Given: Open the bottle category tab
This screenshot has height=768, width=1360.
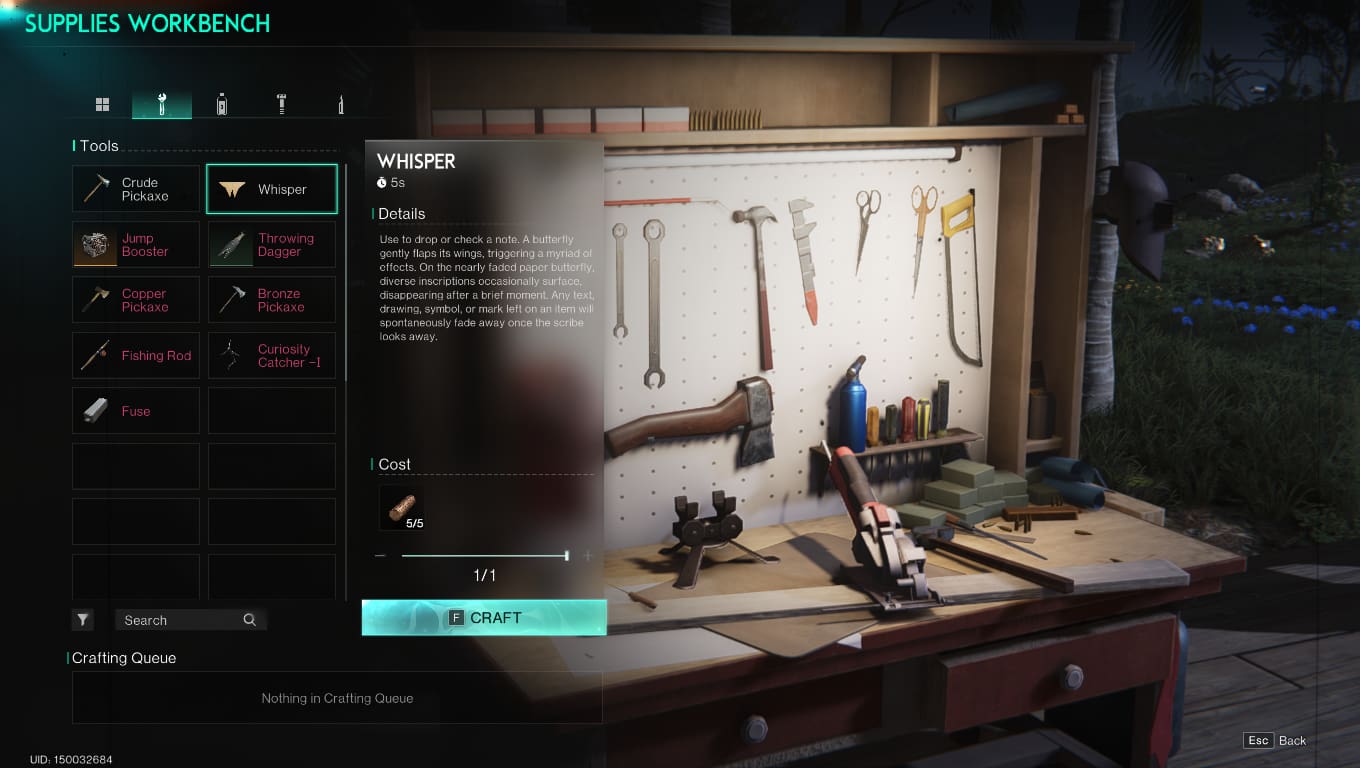Looking at the screenshot, I should [x=222, y=104].
